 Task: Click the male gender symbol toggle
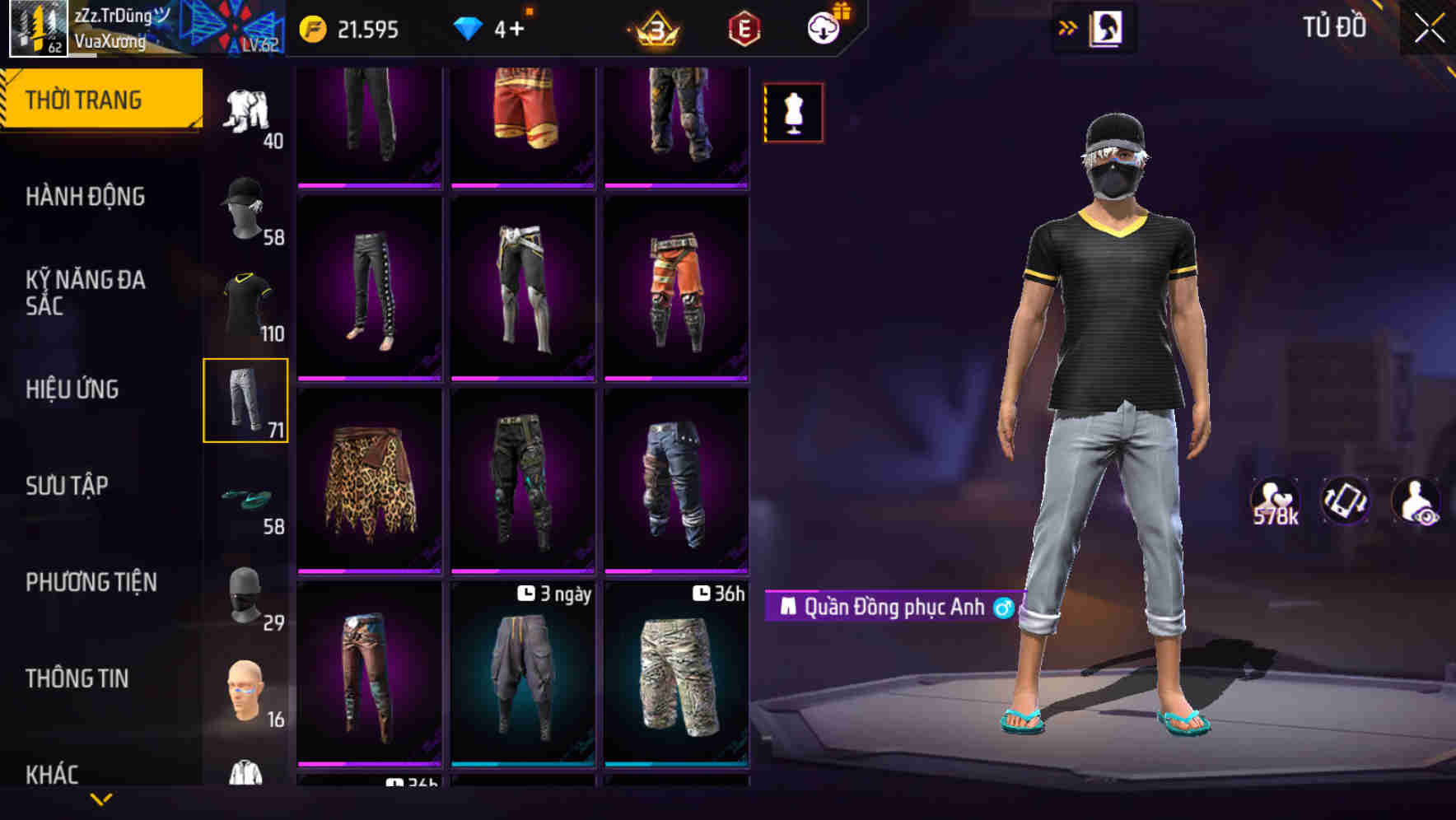(x=1004, y=608)
